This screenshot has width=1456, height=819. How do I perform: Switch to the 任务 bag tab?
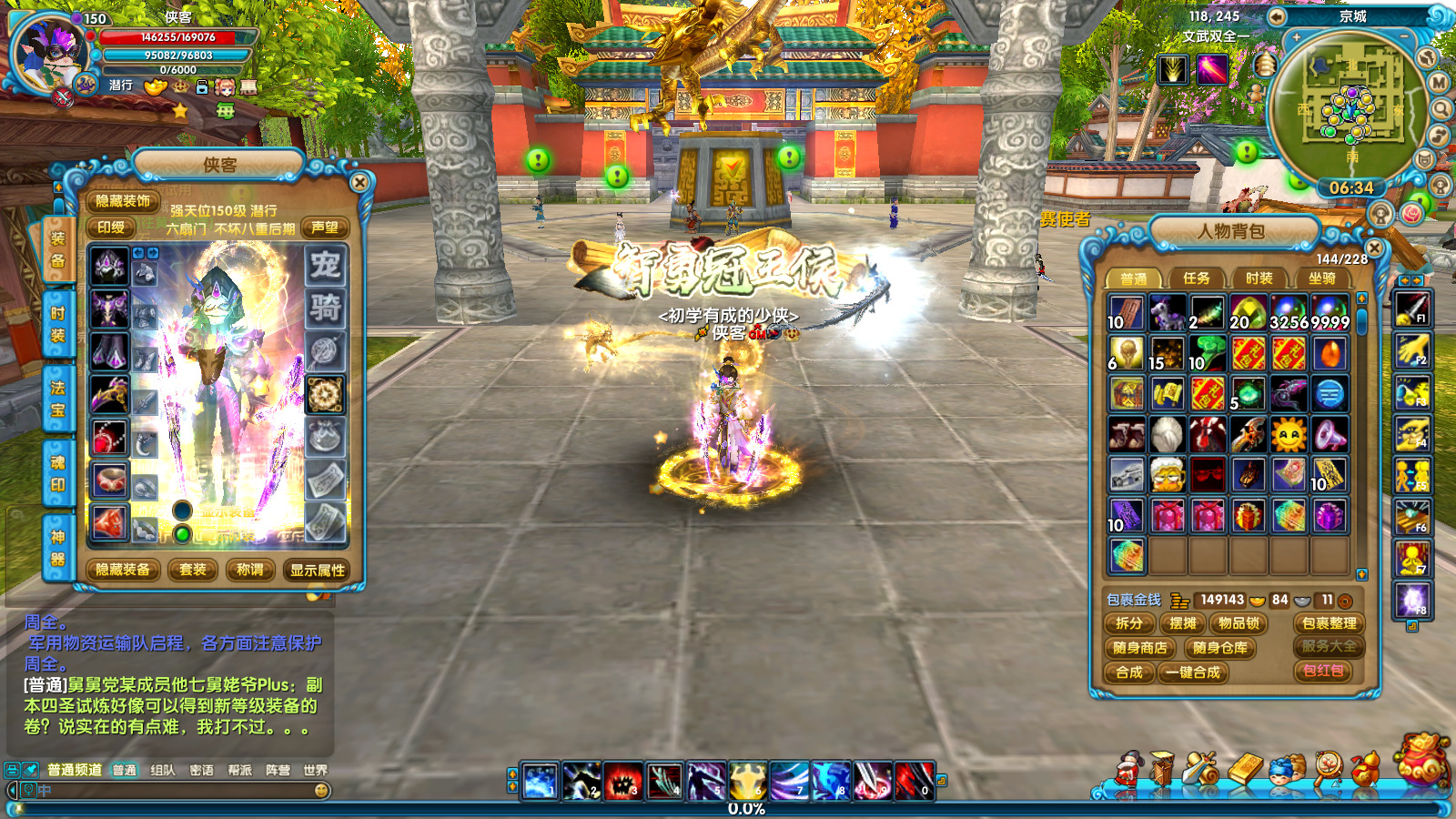[x=1196, y=278]
